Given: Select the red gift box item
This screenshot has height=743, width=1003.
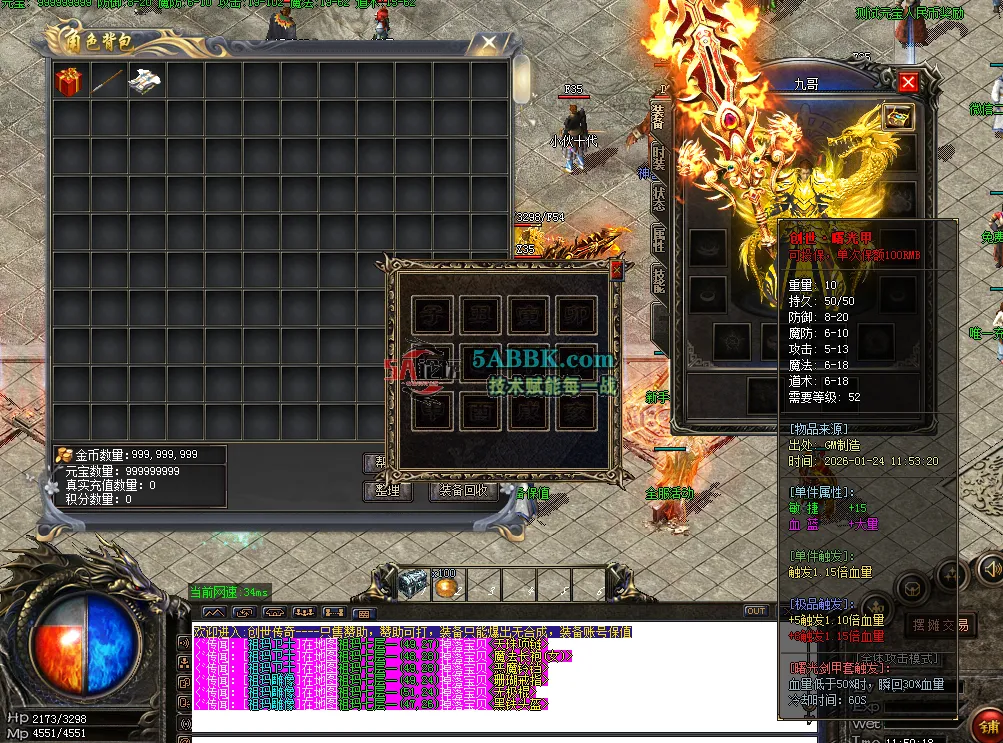Looking at the screenshot, I should tap(69, 82).
